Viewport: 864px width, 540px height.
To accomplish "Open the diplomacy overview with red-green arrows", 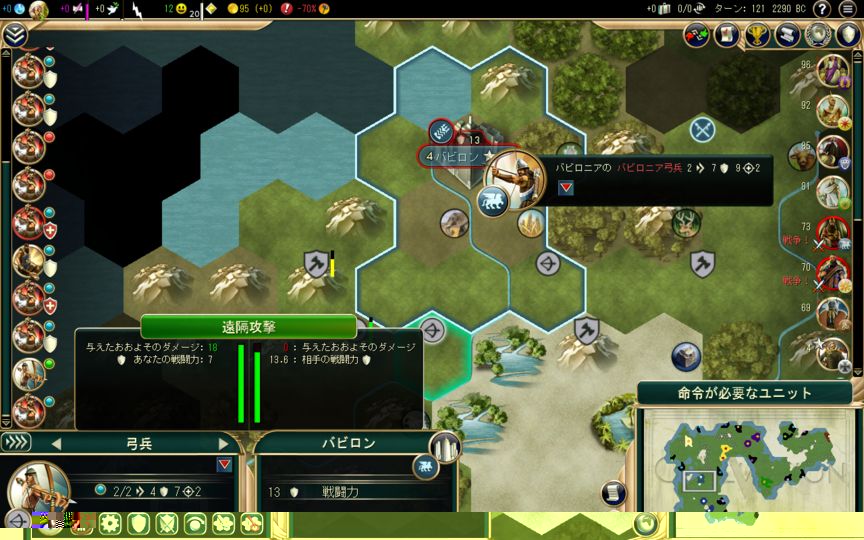I will [x=696, y=35].
